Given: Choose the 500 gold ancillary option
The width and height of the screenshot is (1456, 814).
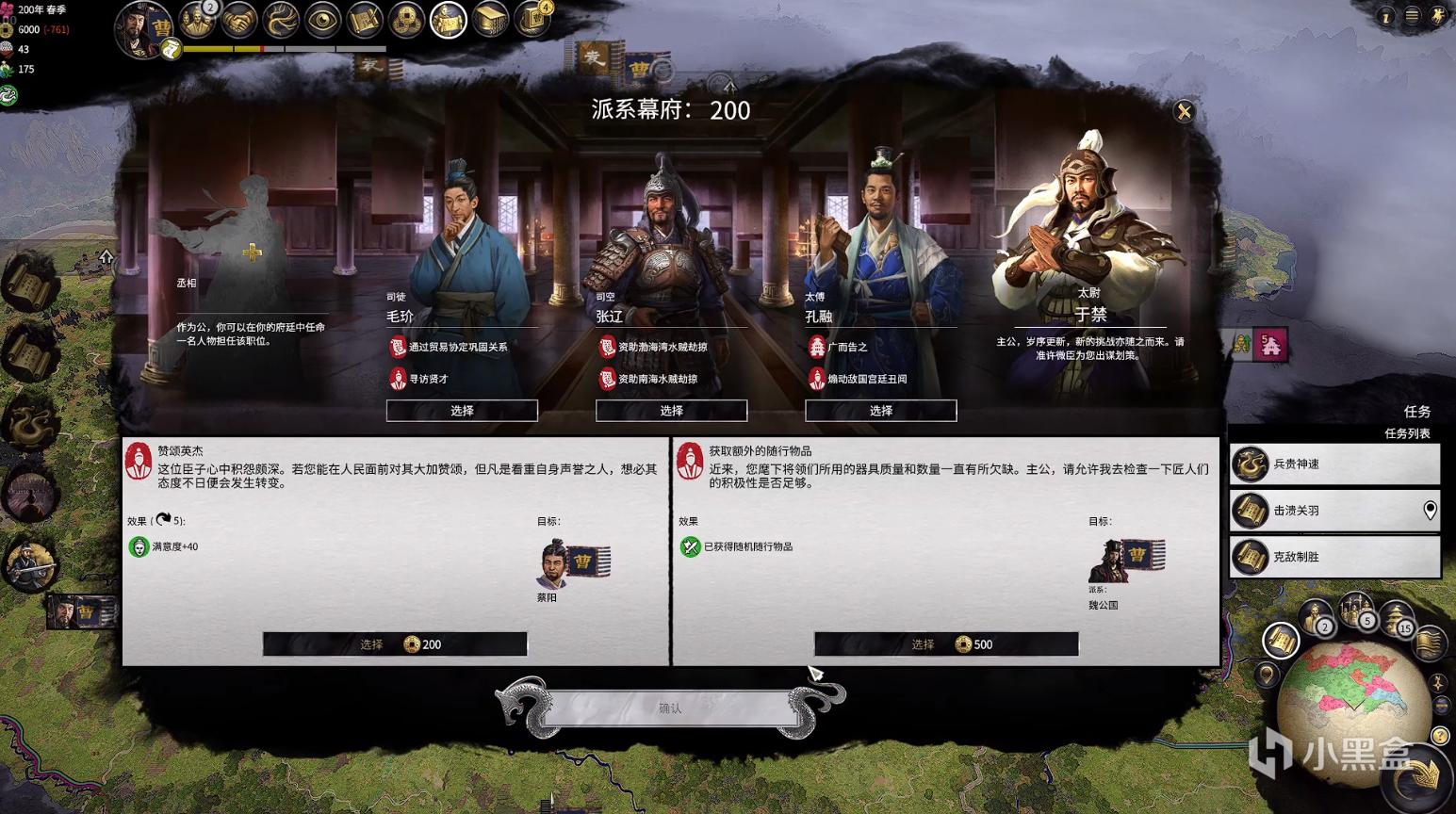Looking at the screenshot, I should 946,644.
